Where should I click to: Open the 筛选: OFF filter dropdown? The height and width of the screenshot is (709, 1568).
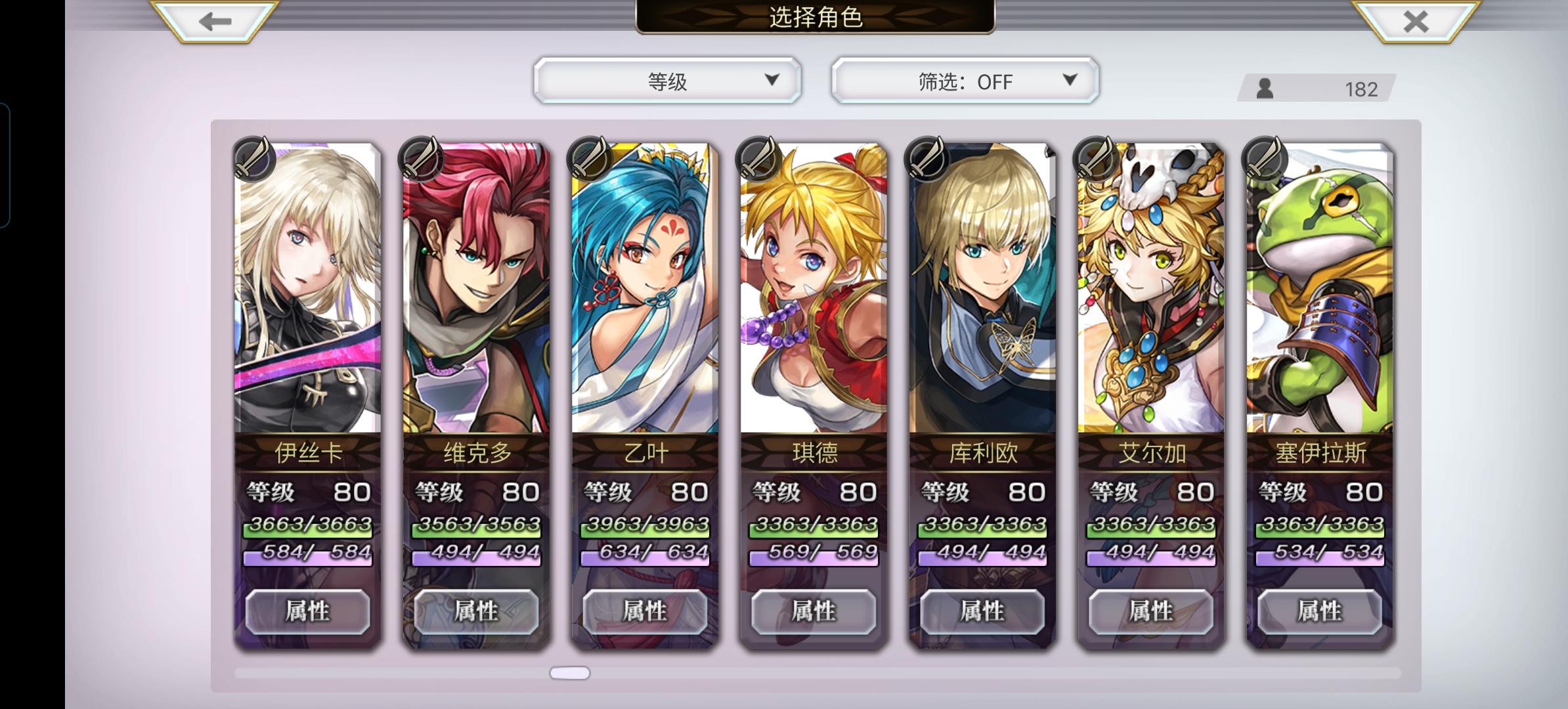tap(965, 80)
